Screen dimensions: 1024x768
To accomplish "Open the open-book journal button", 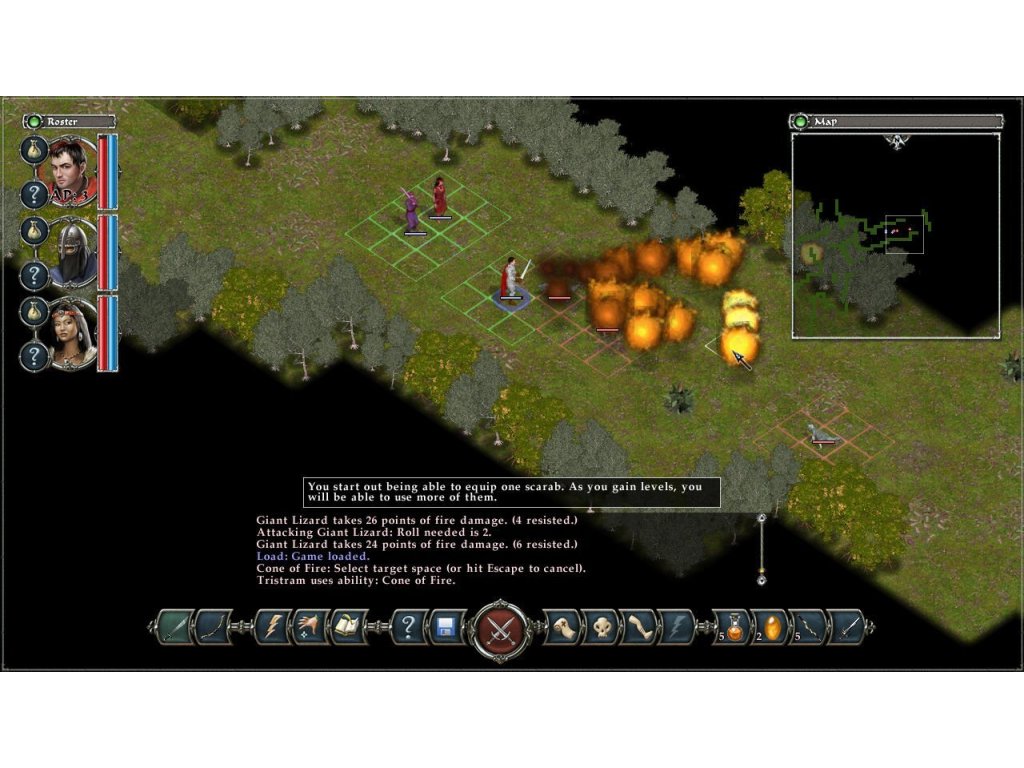I will (x=348, y=627).
